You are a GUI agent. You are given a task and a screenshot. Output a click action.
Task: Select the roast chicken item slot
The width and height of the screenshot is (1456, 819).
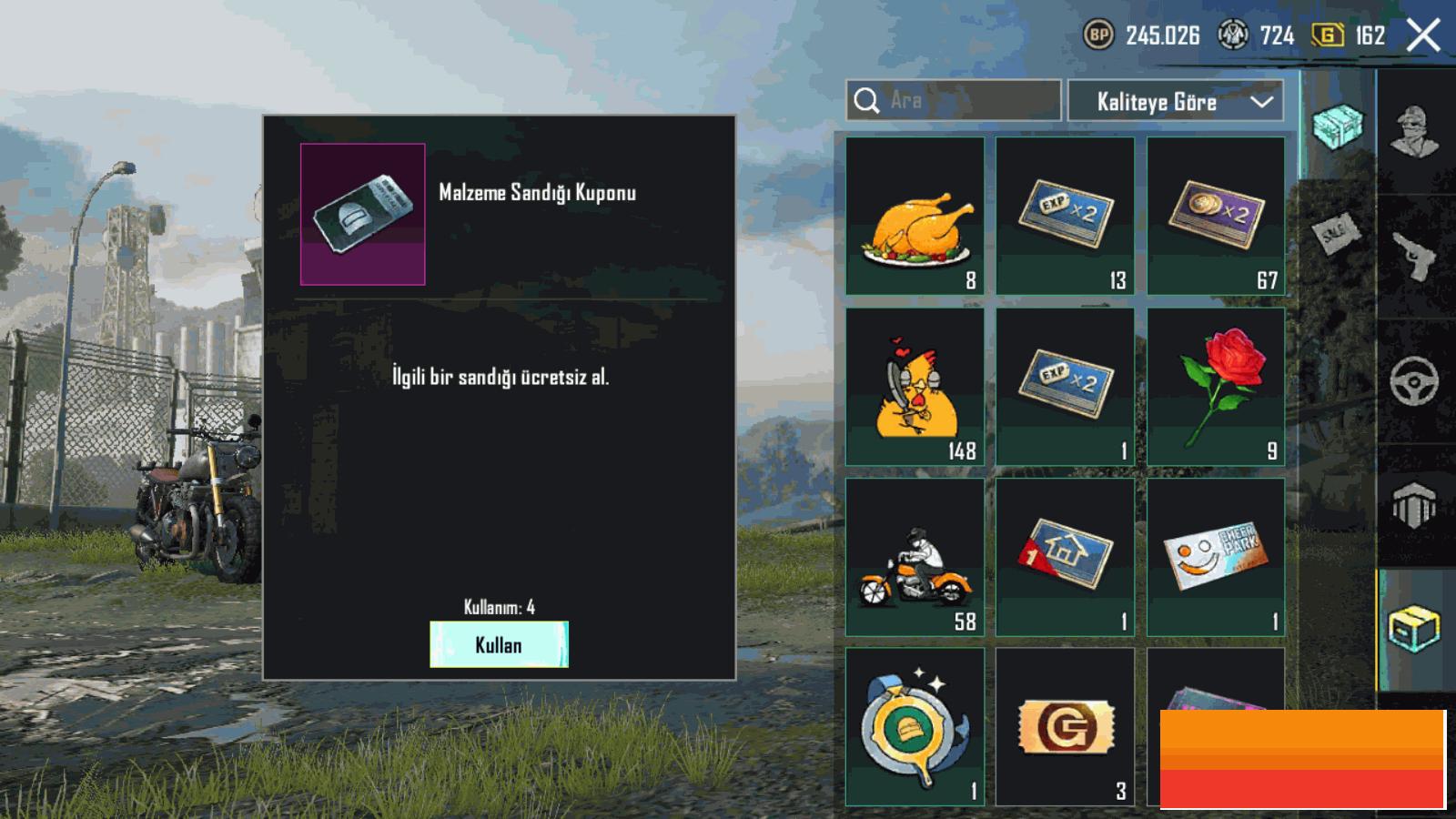[x=915, y=217]
